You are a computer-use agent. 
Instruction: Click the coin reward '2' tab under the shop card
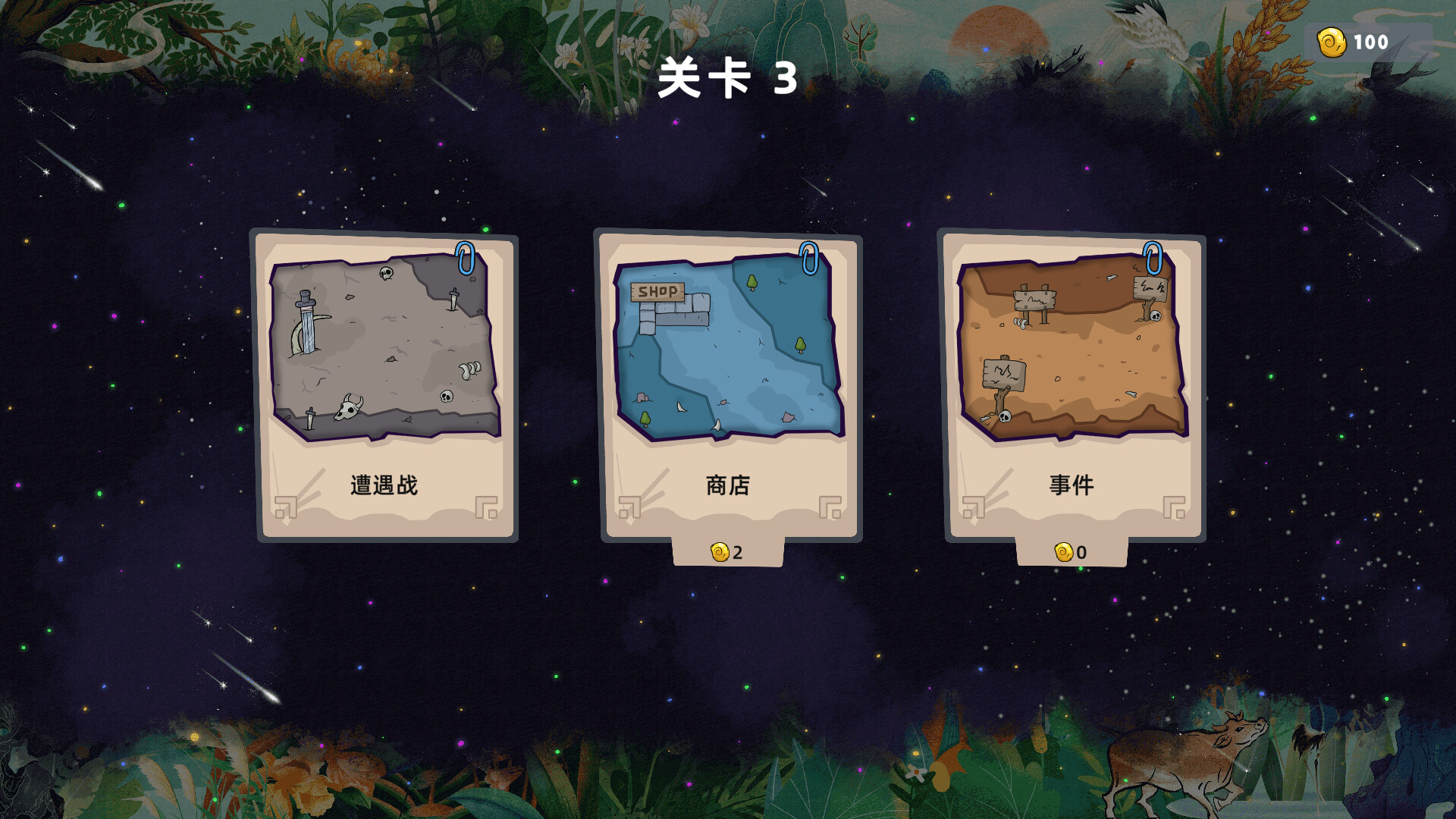coord(726,551)
